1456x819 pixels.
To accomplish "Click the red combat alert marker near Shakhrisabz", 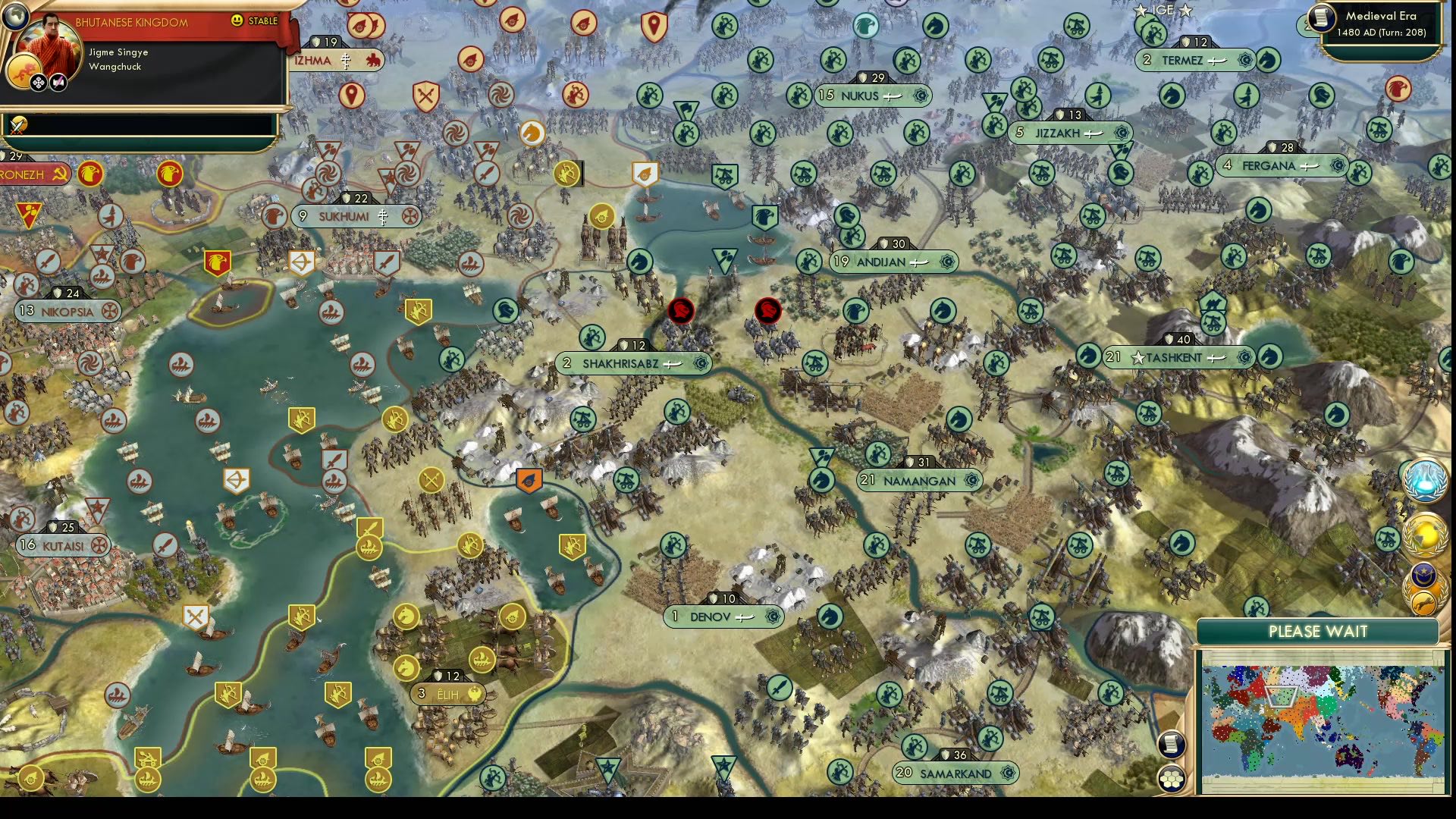I will [x=680, y=311].
